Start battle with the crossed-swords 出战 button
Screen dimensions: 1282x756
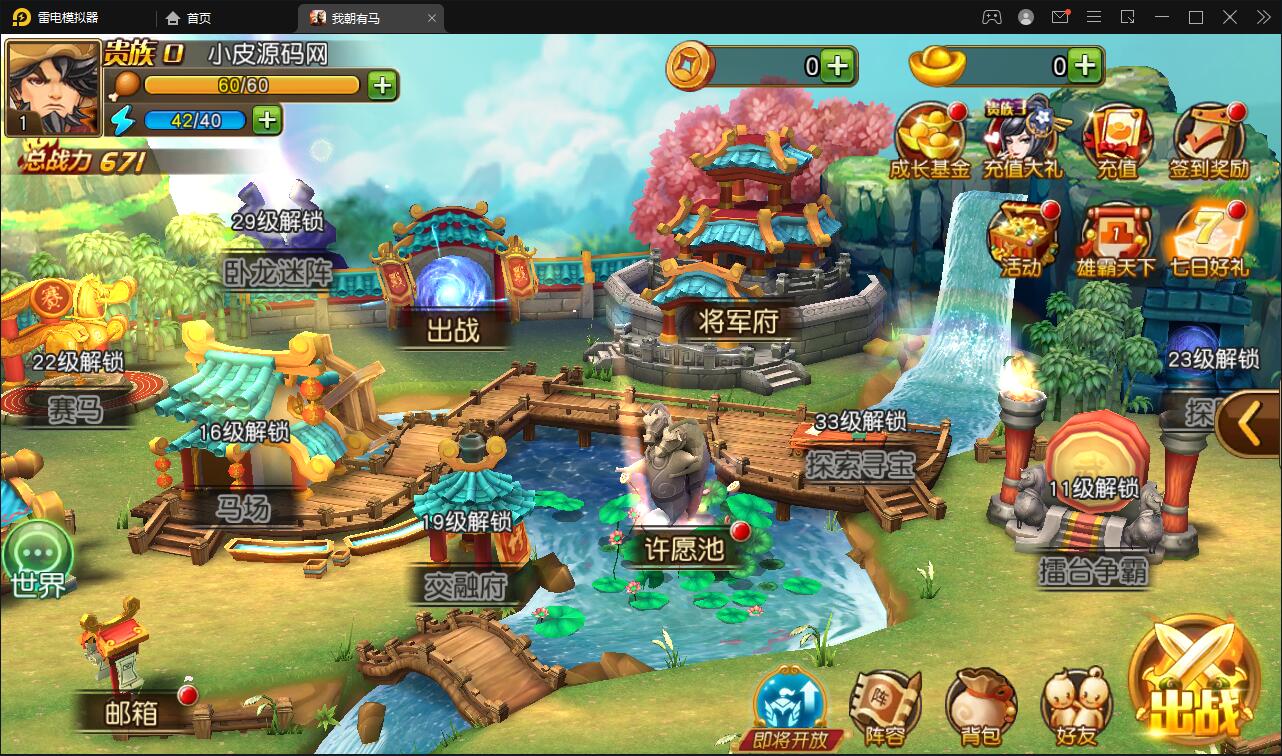[1195, 682]
